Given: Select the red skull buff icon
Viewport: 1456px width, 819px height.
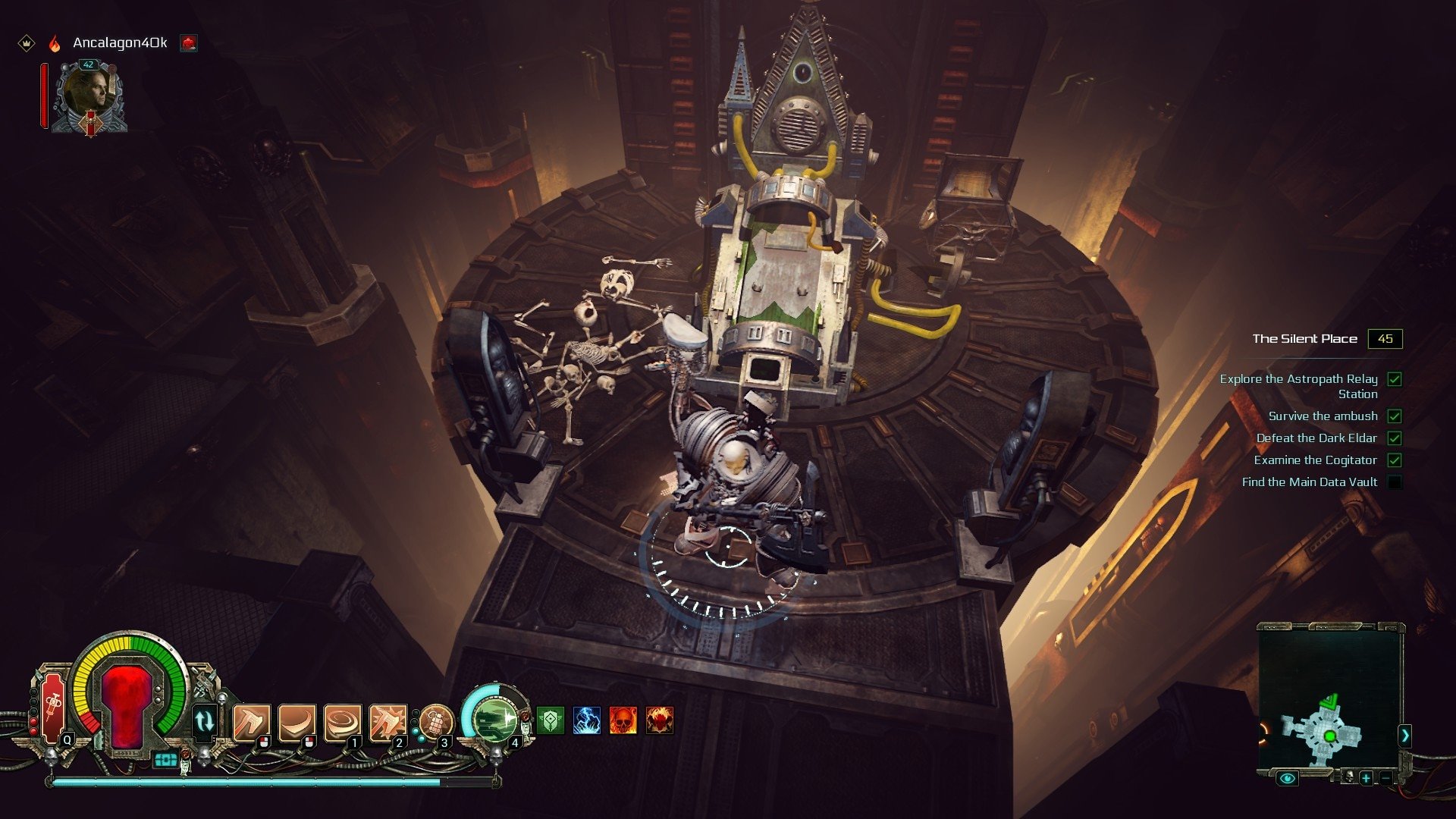Looking at the screenshot, I should coord(623,720).
